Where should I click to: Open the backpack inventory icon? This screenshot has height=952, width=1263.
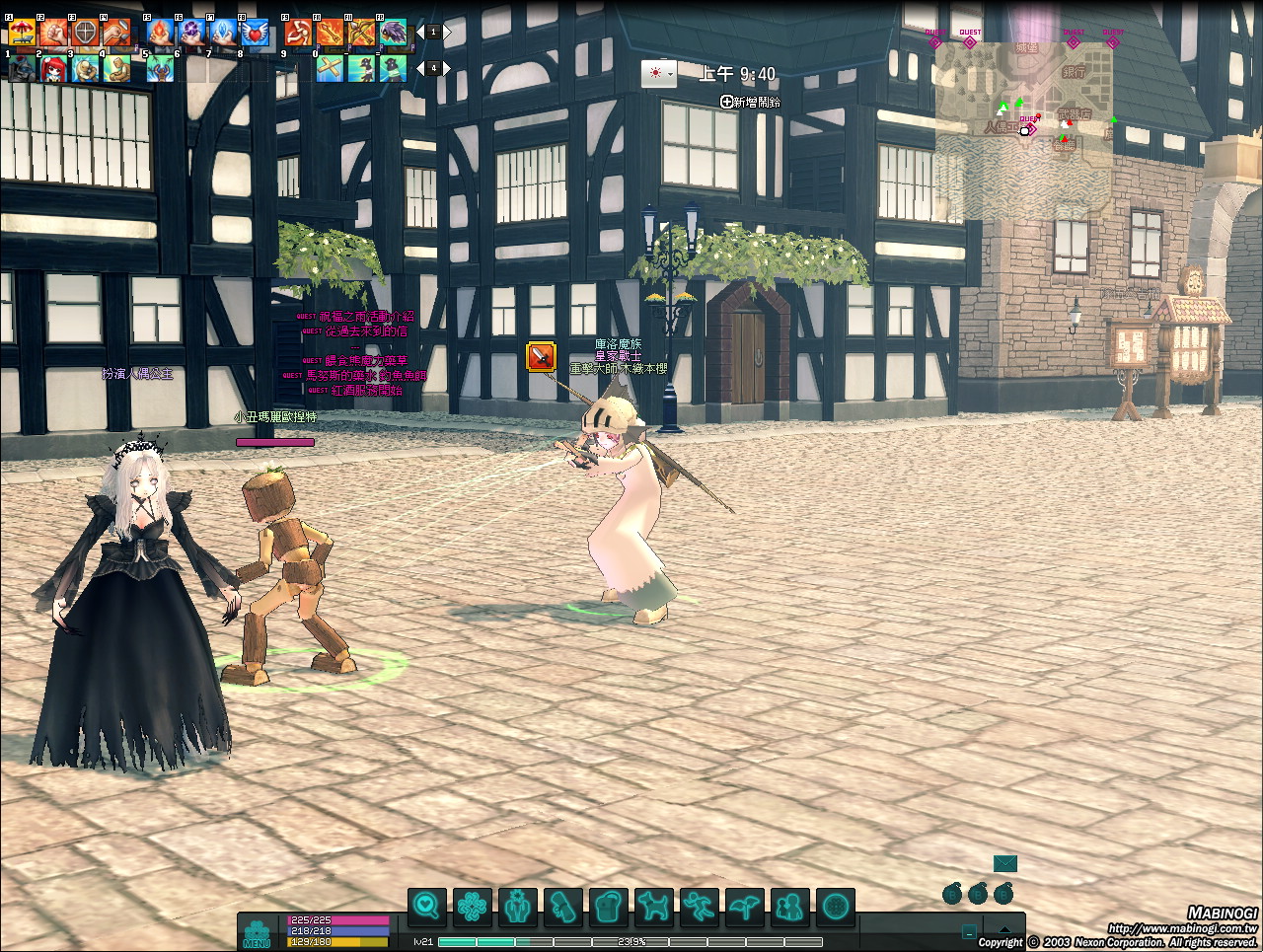click(609, 905)
